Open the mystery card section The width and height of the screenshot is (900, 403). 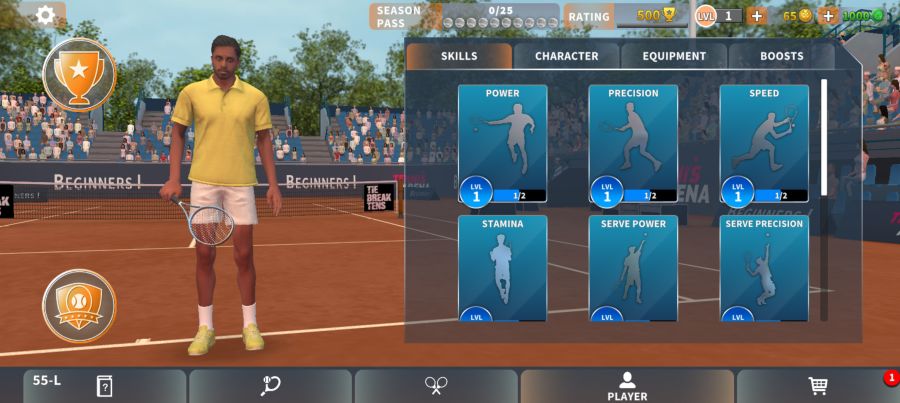click(x=104, y=386)
